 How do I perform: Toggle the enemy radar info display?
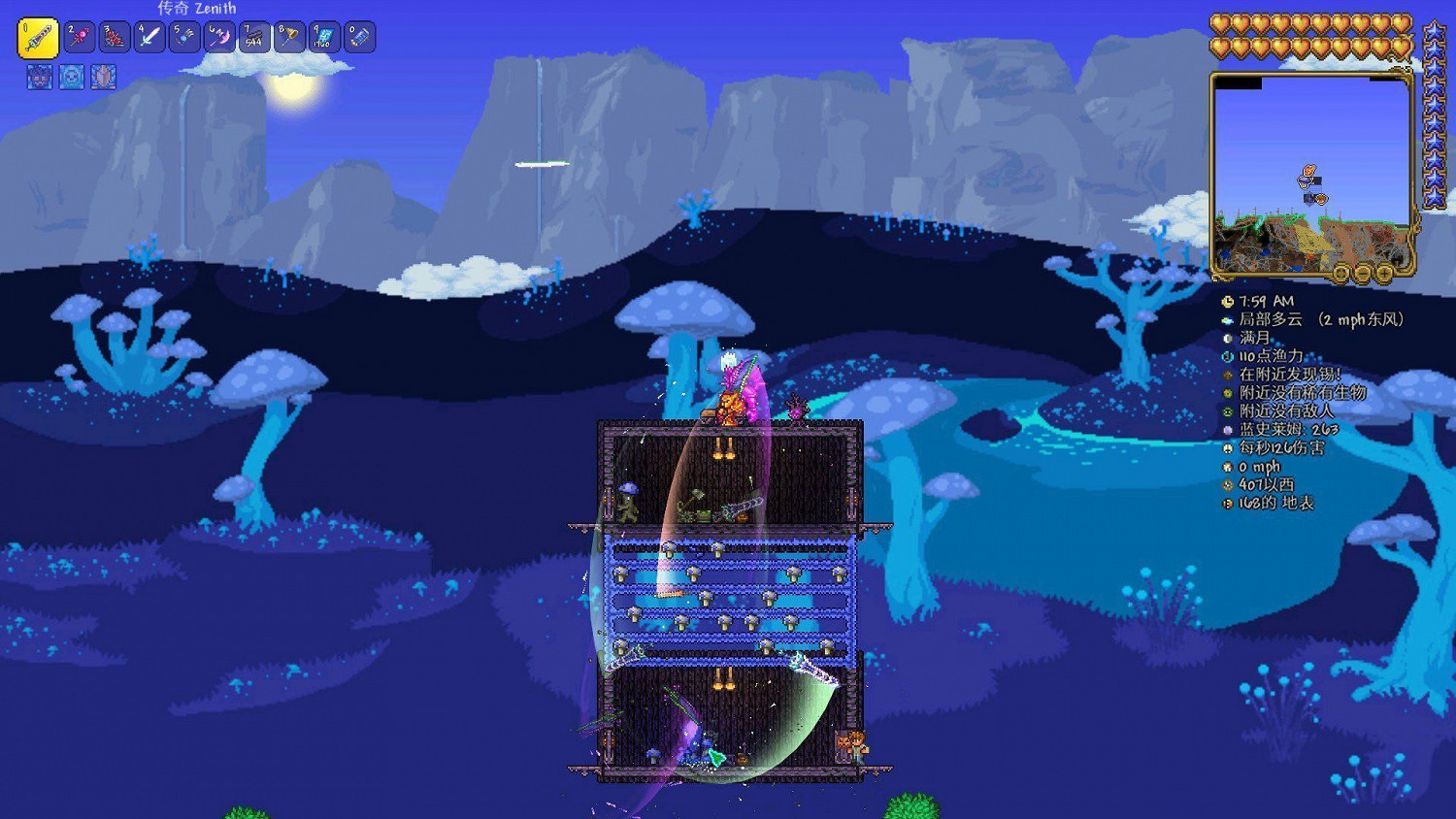pos(1227,411)
